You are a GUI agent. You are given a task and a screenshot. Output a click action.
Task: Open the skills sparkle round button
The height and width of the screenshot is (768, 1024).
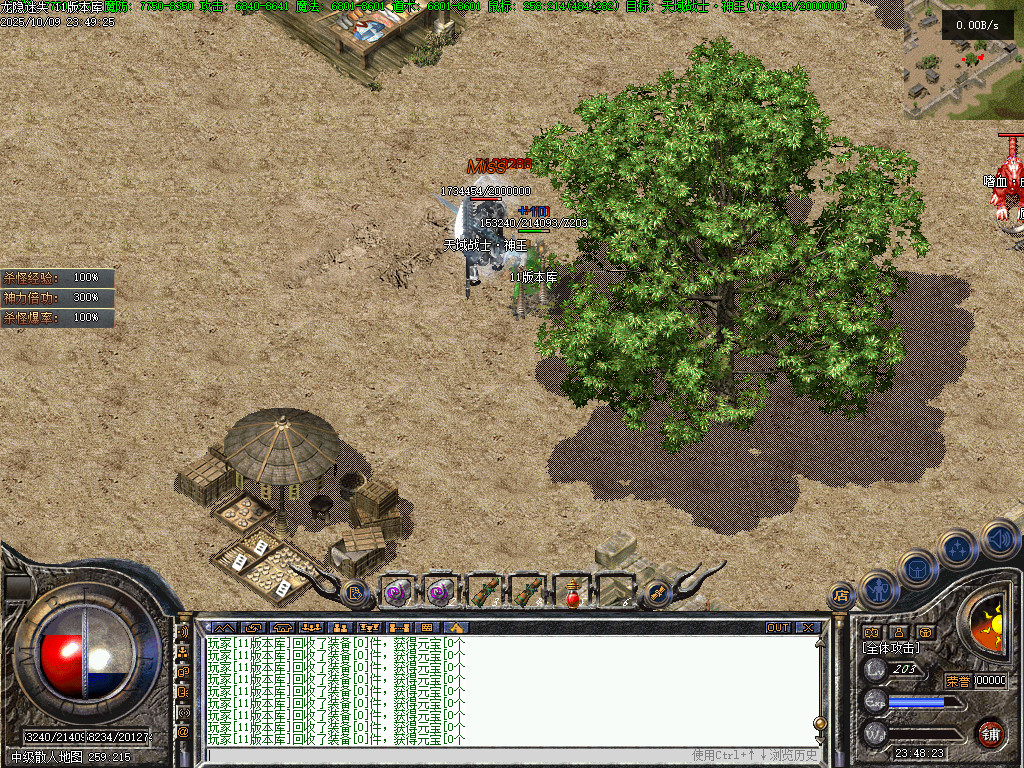point(957,548)
